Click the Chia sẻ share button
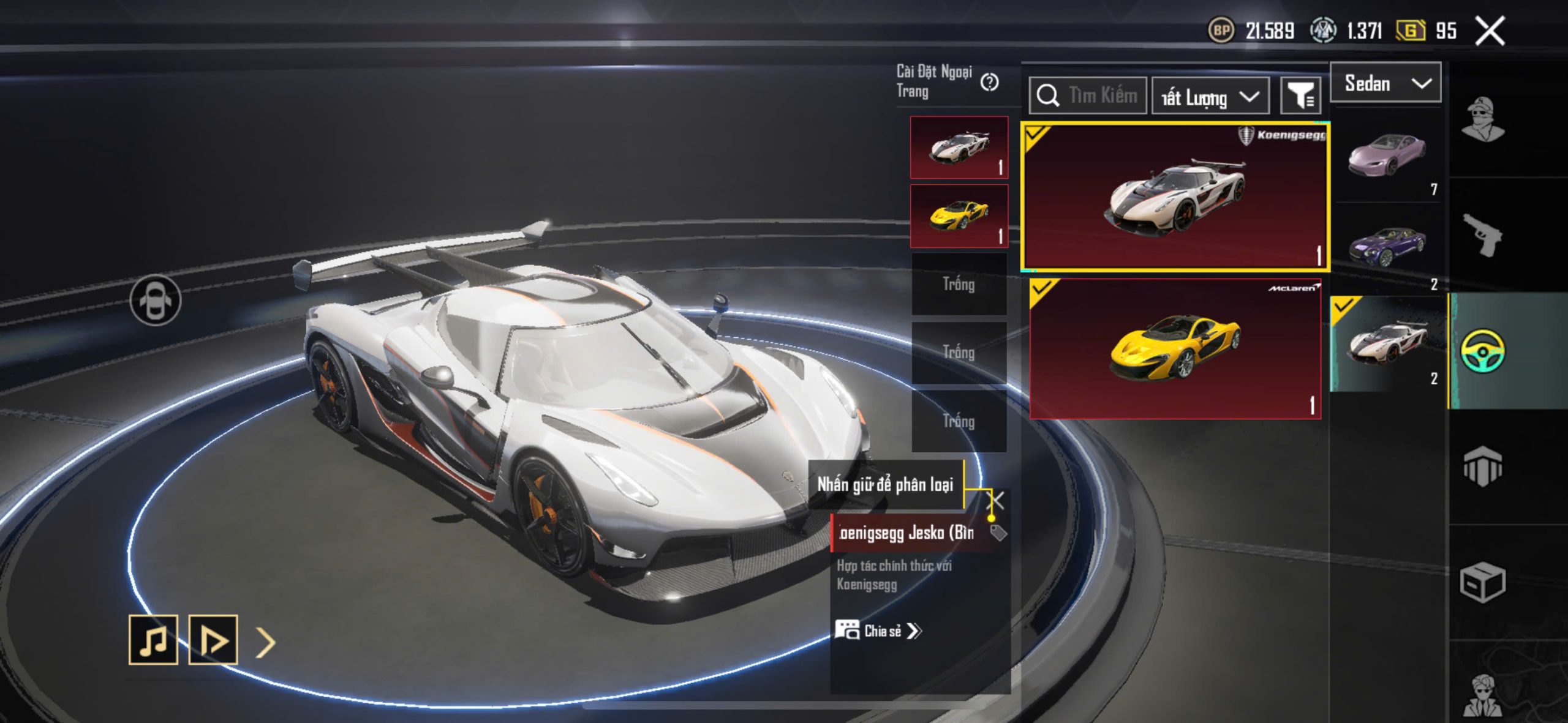 [x=878, y=631]
